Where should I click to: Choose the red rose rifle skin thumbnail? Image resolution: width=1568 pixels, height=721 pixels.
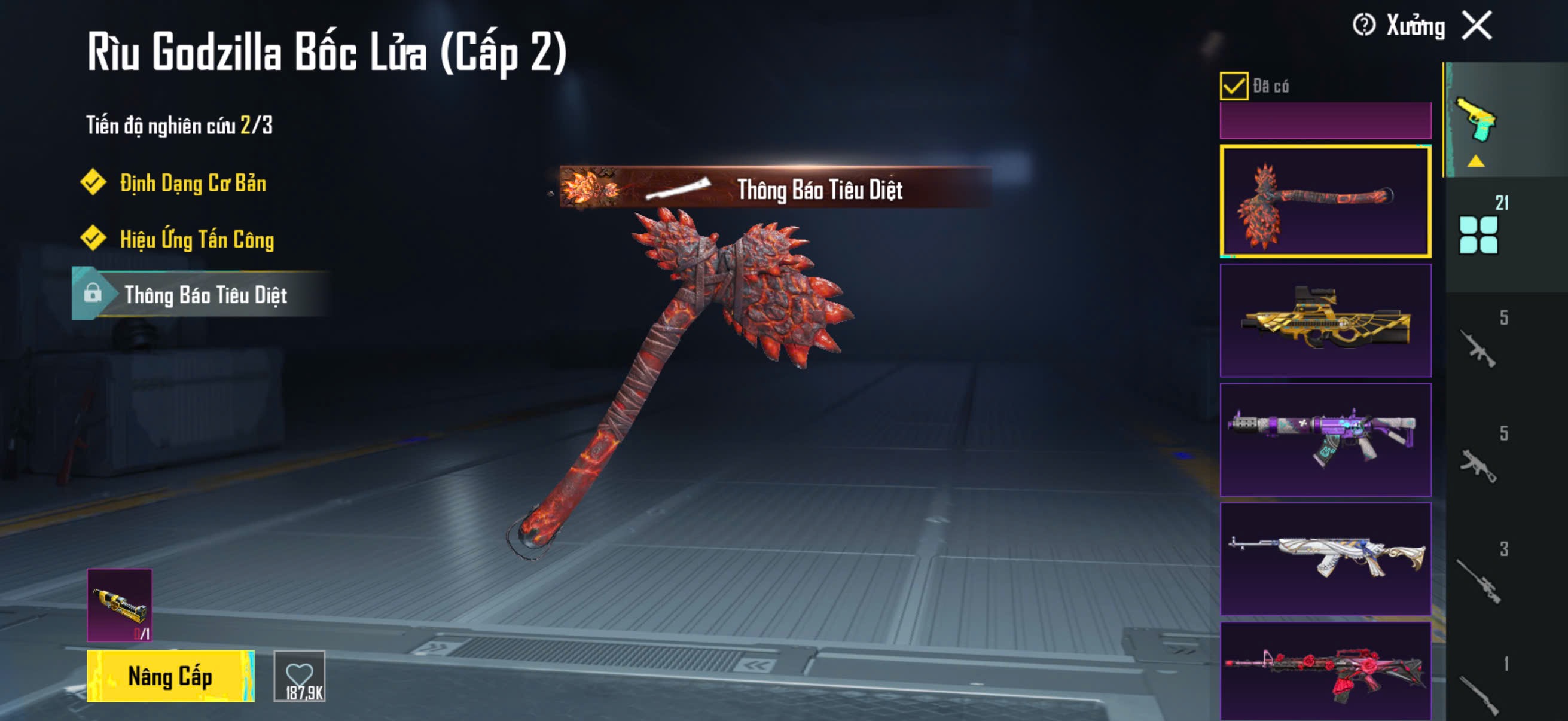coord(1325,672)
